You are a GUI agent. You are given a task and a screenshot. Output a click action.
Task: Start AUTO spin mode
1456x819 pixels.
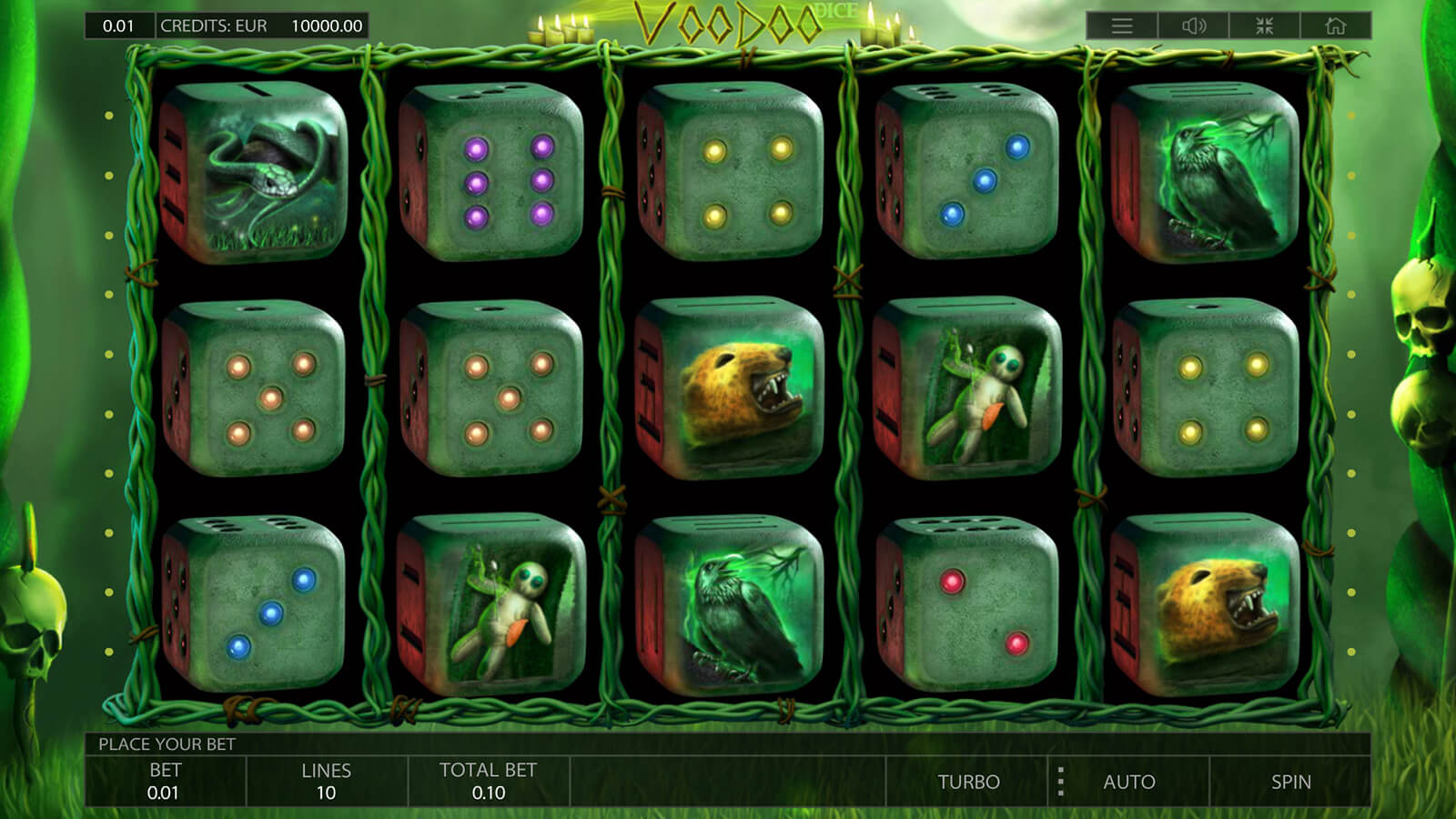[x=1129, y=782]
